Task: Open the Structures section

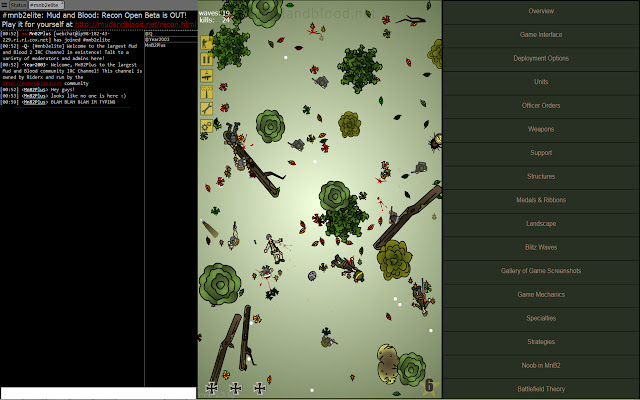Action: point(541,176)
